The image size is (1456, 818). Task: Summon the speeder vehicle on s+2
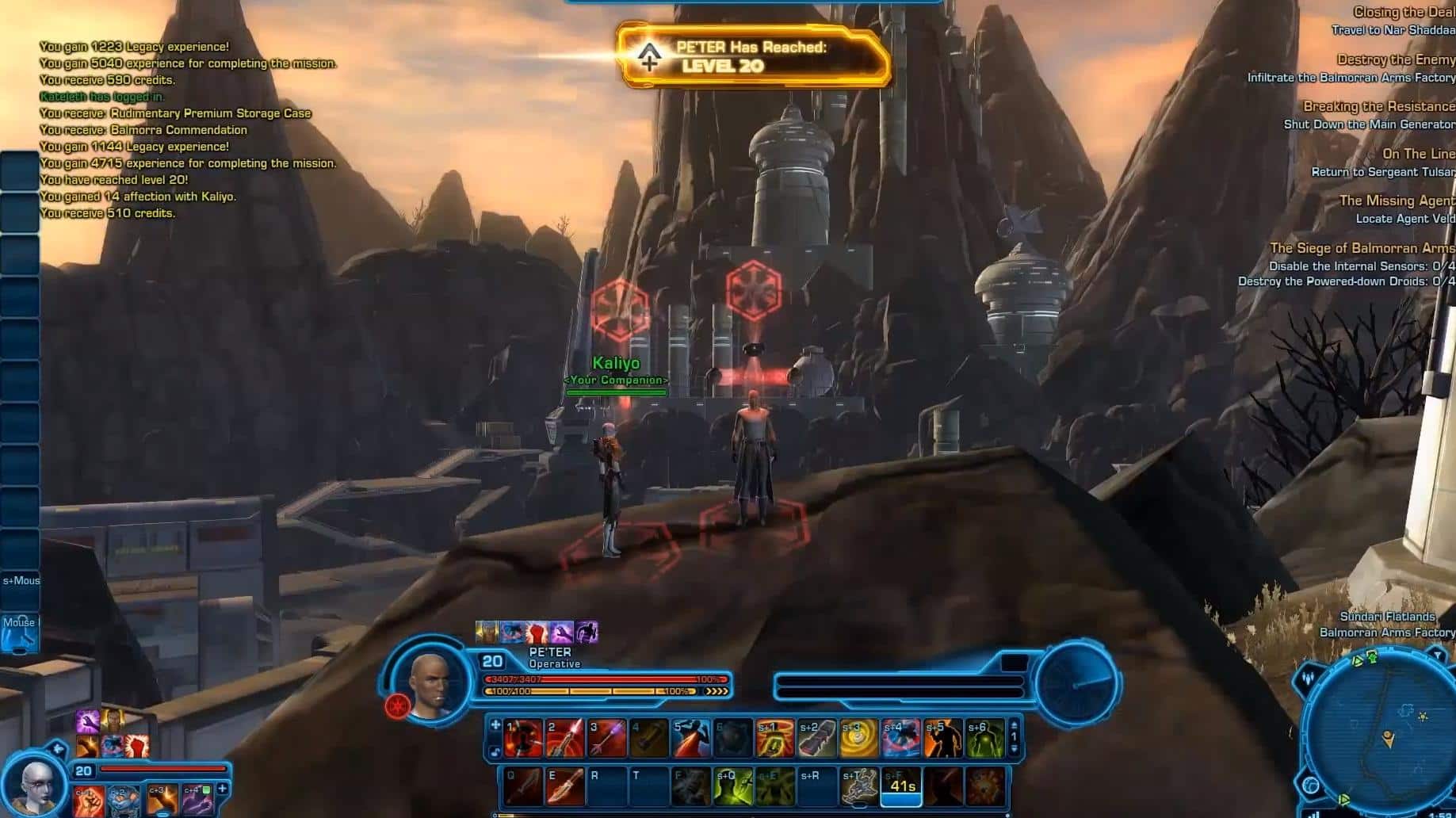tap(817, 739)
